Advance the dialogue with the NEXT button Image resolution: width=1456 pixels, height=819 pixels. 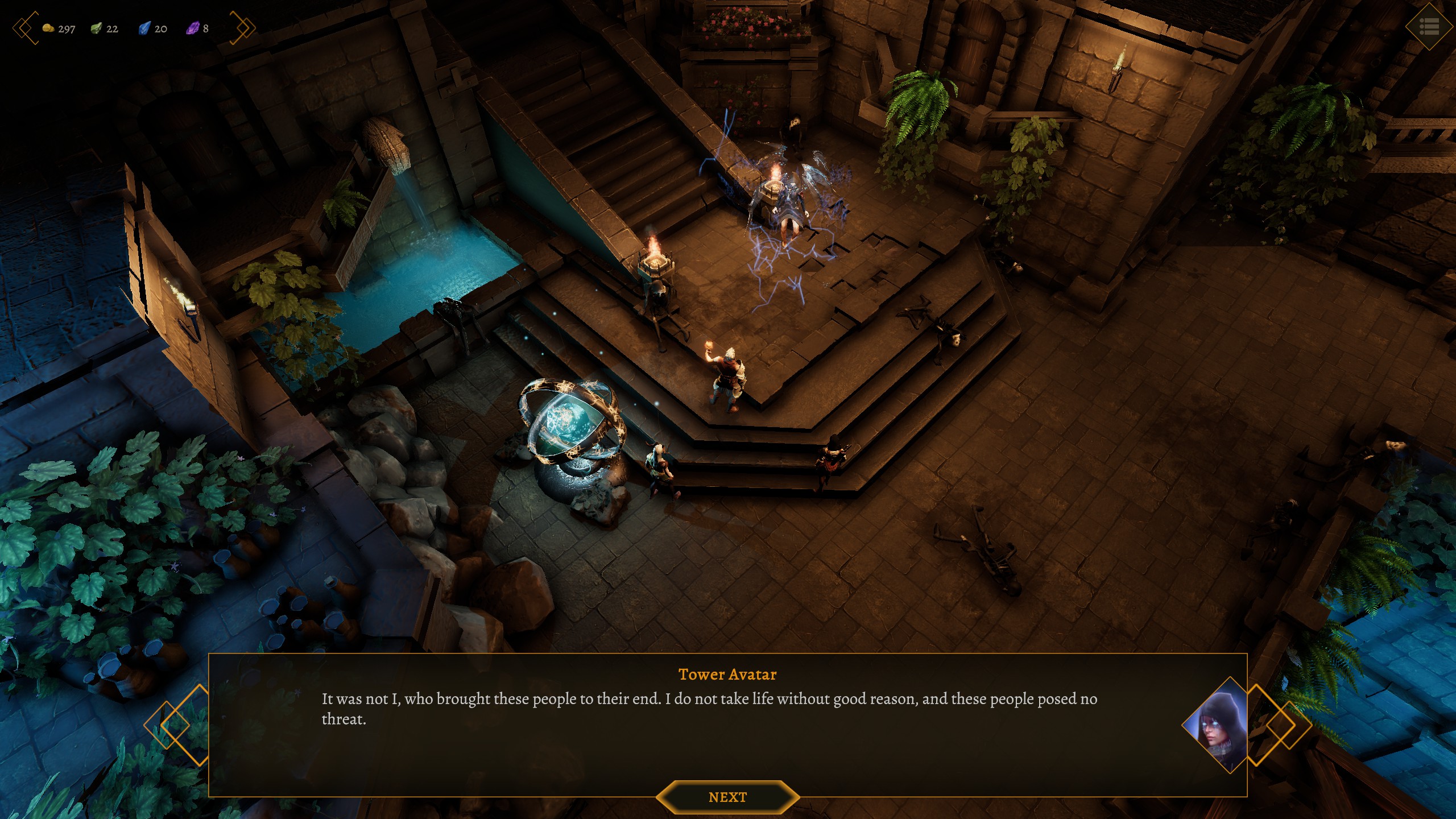pos(727,797)
